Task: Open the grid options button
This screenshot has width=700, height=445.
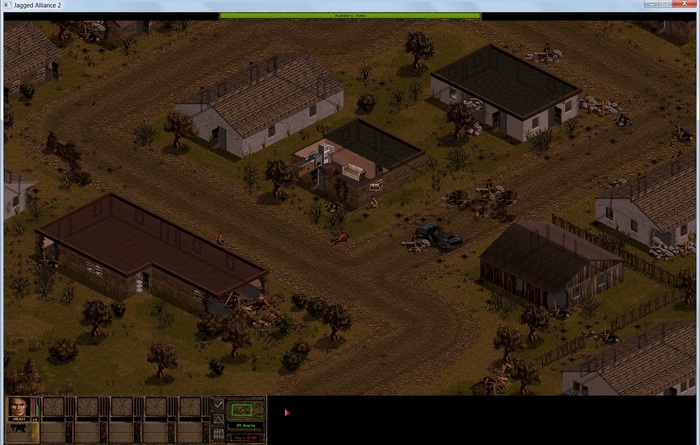Action: (x=219, y=435)
